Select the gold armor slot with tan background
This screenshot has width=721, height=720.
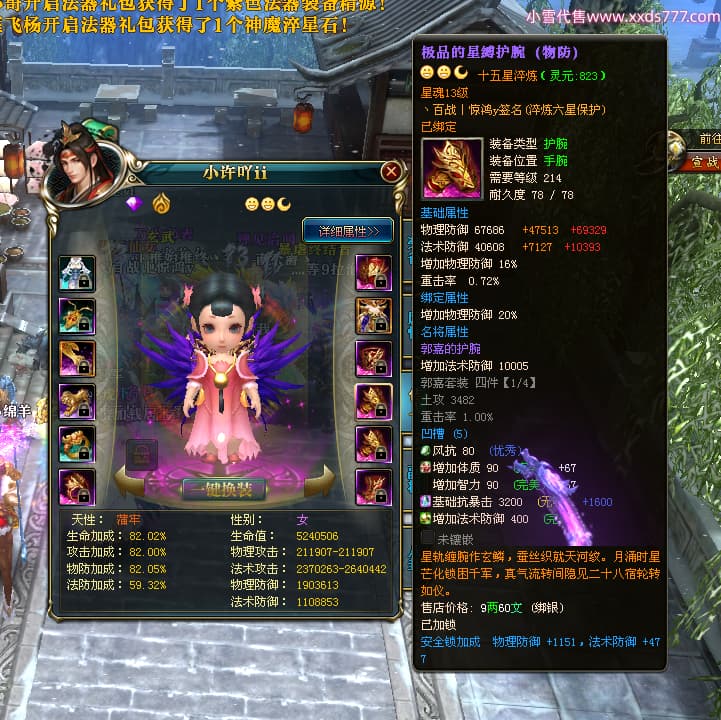tap(373, 316)
